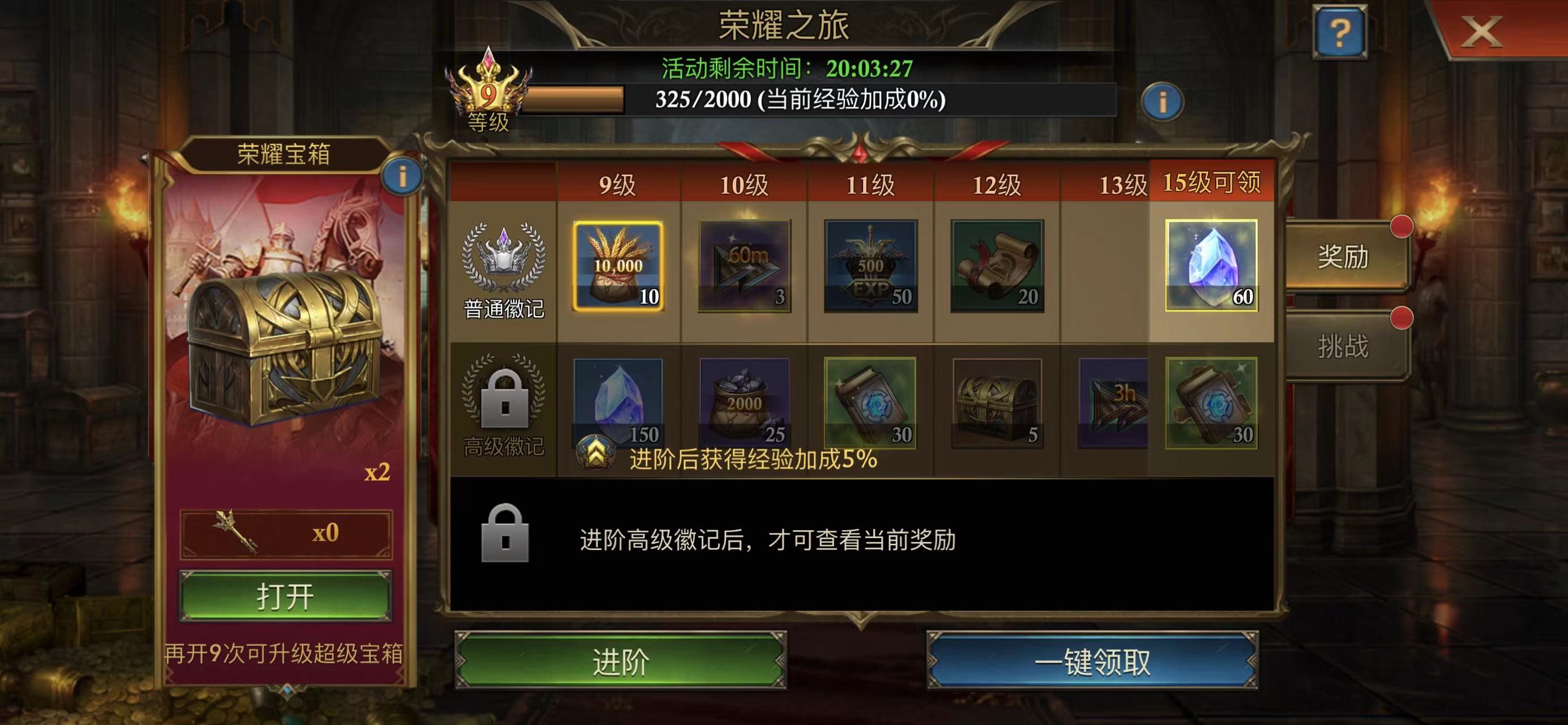Select the 60m speed-up reward
This screenshot has width=1568, height=725.
point(745,266)
